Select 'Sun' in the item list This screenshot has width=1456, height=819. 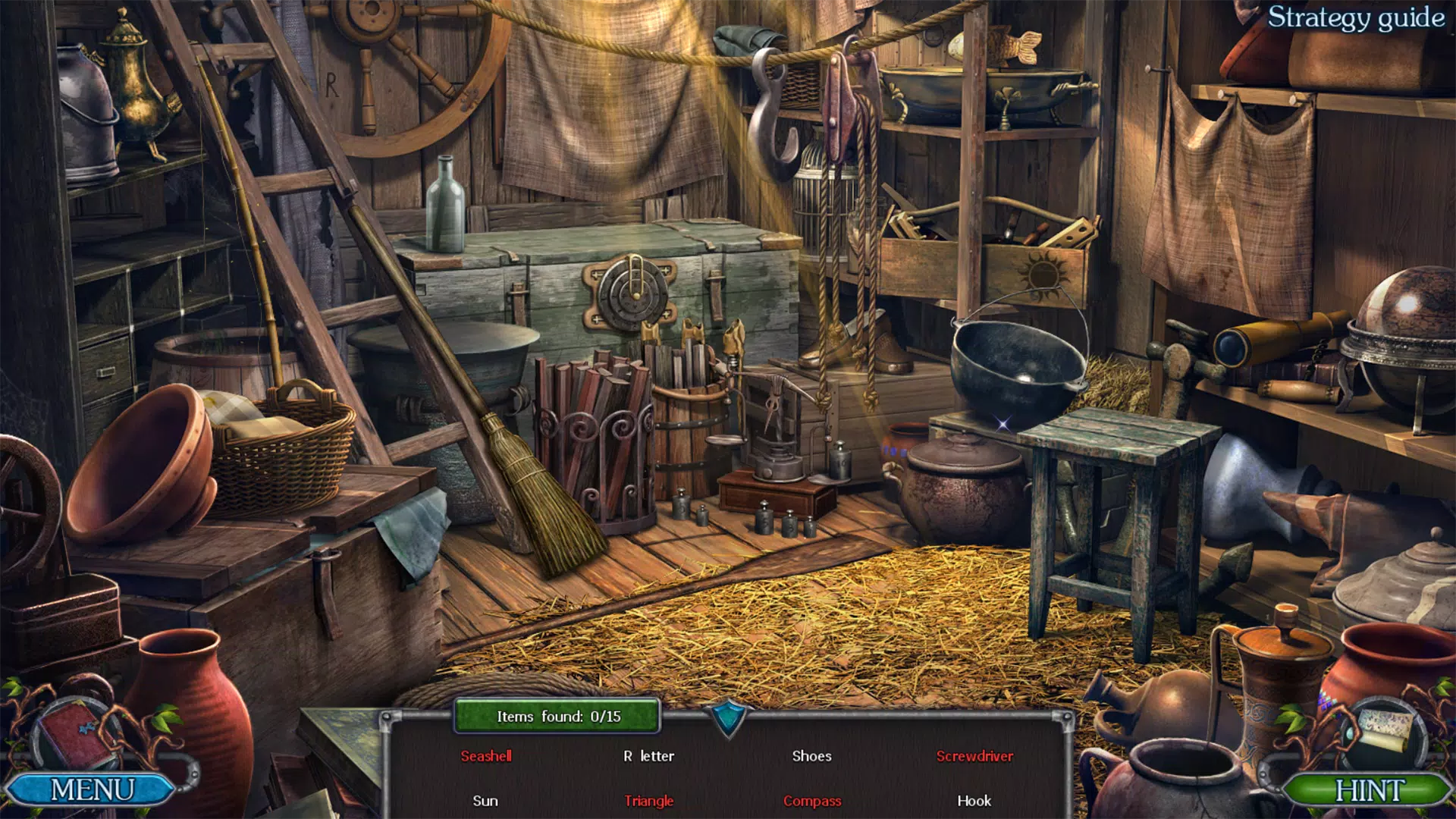click(x=485, y=800)
